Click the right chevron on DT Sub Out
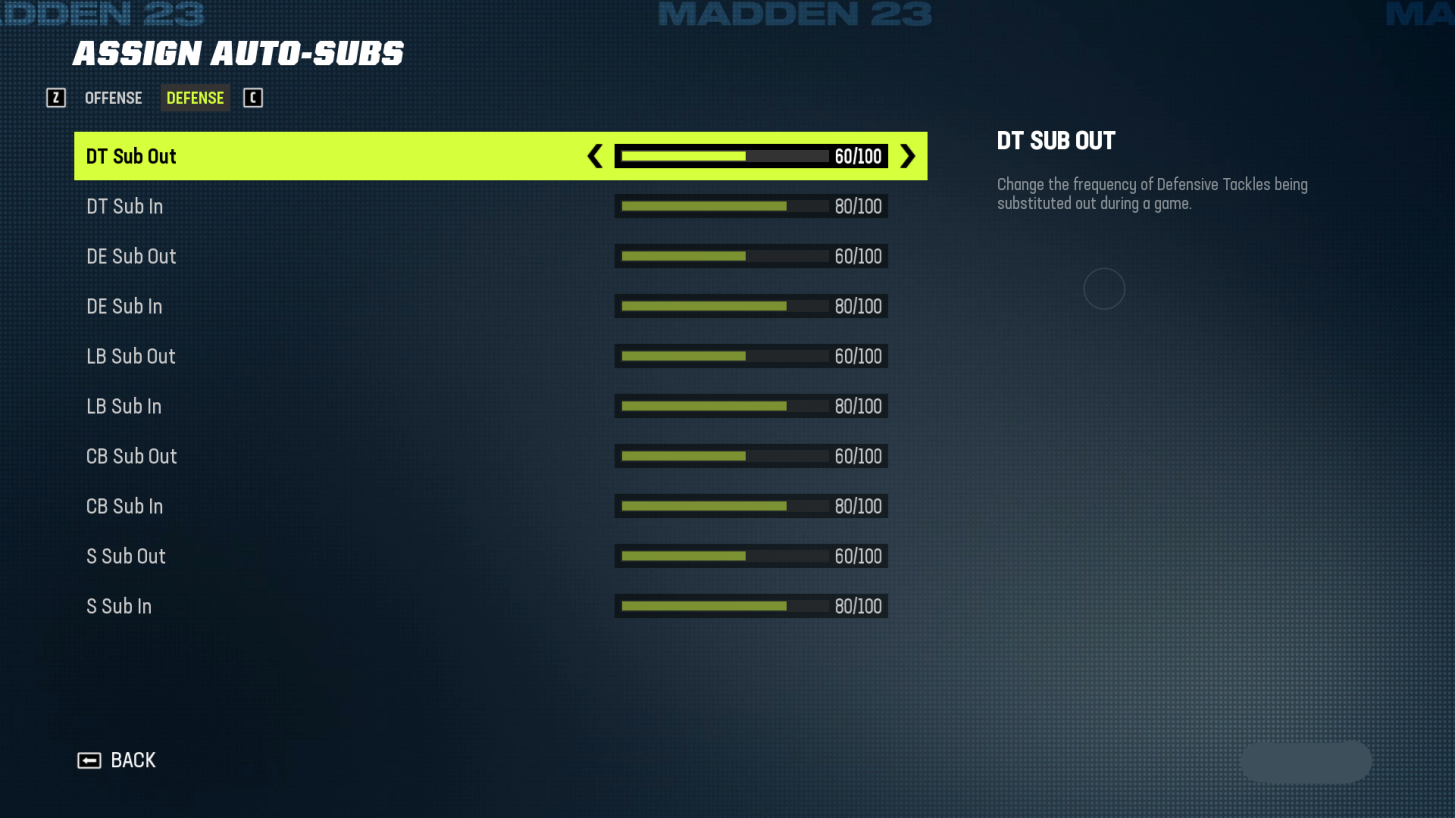This screenshot has height=818, width=1455. 908,156
